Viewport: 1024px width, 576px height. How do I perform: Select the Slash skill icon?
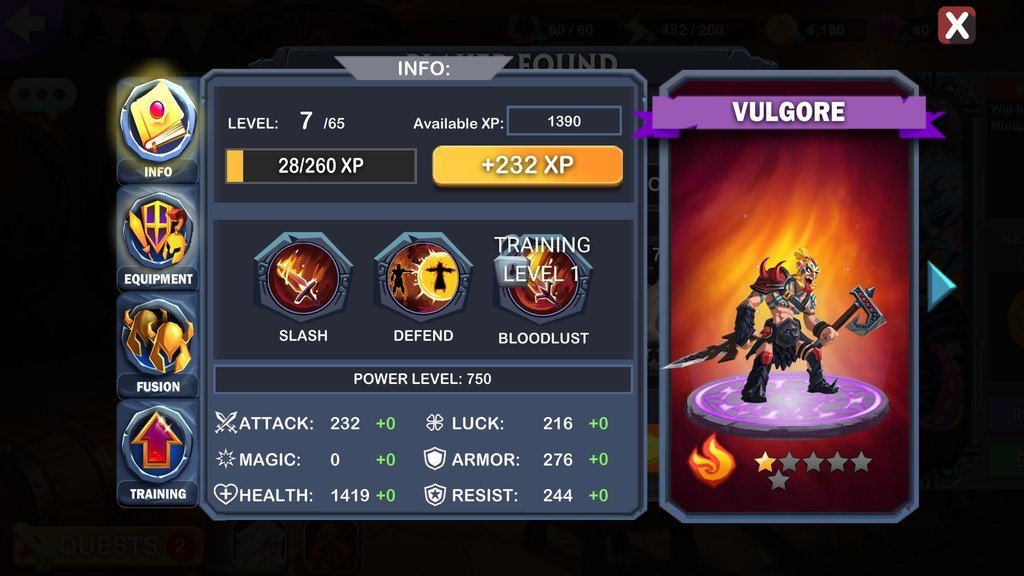pos(302,277)
